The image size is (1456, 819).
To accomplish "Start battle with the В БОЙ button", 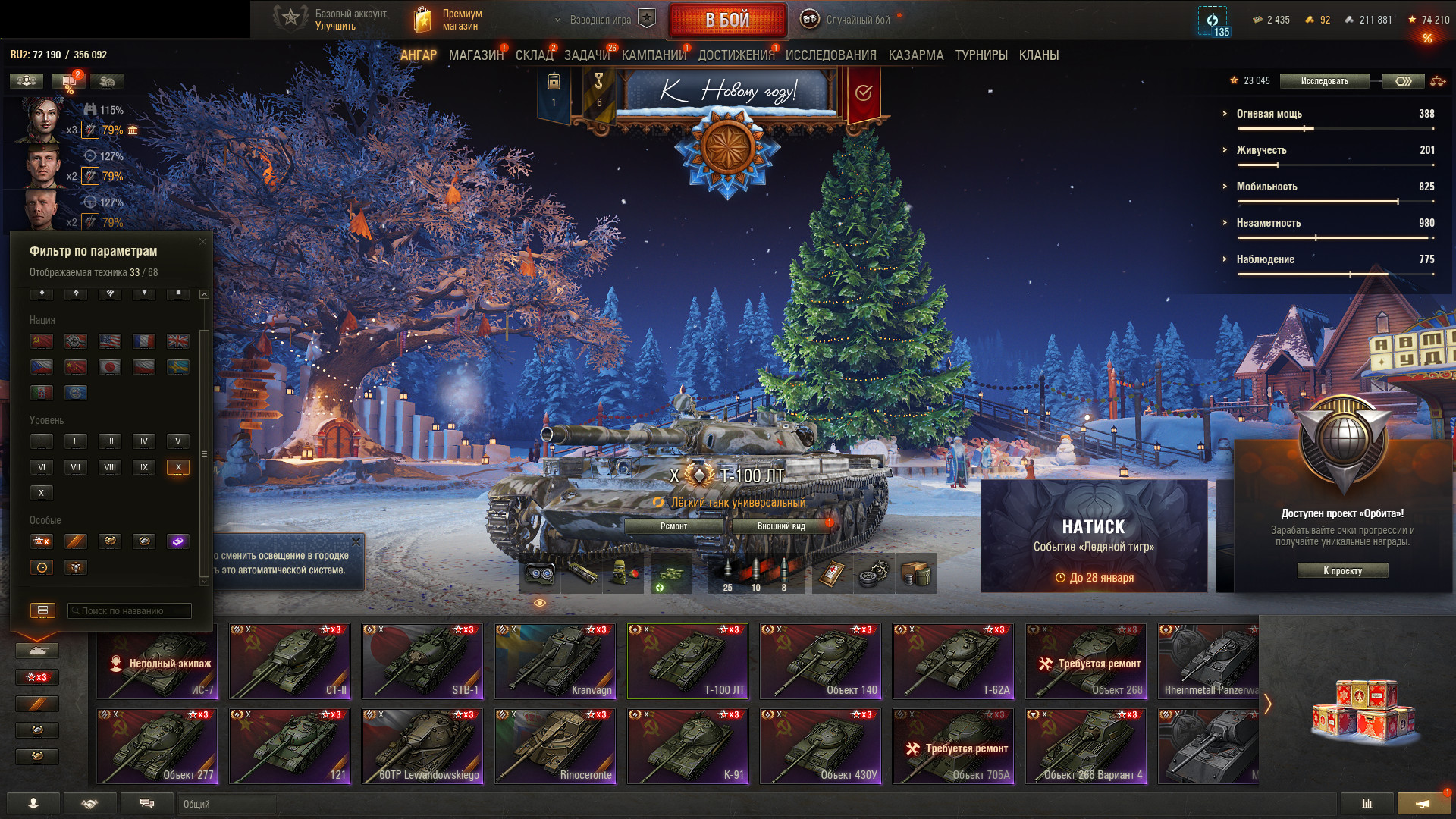I will [x=727, y=20].
